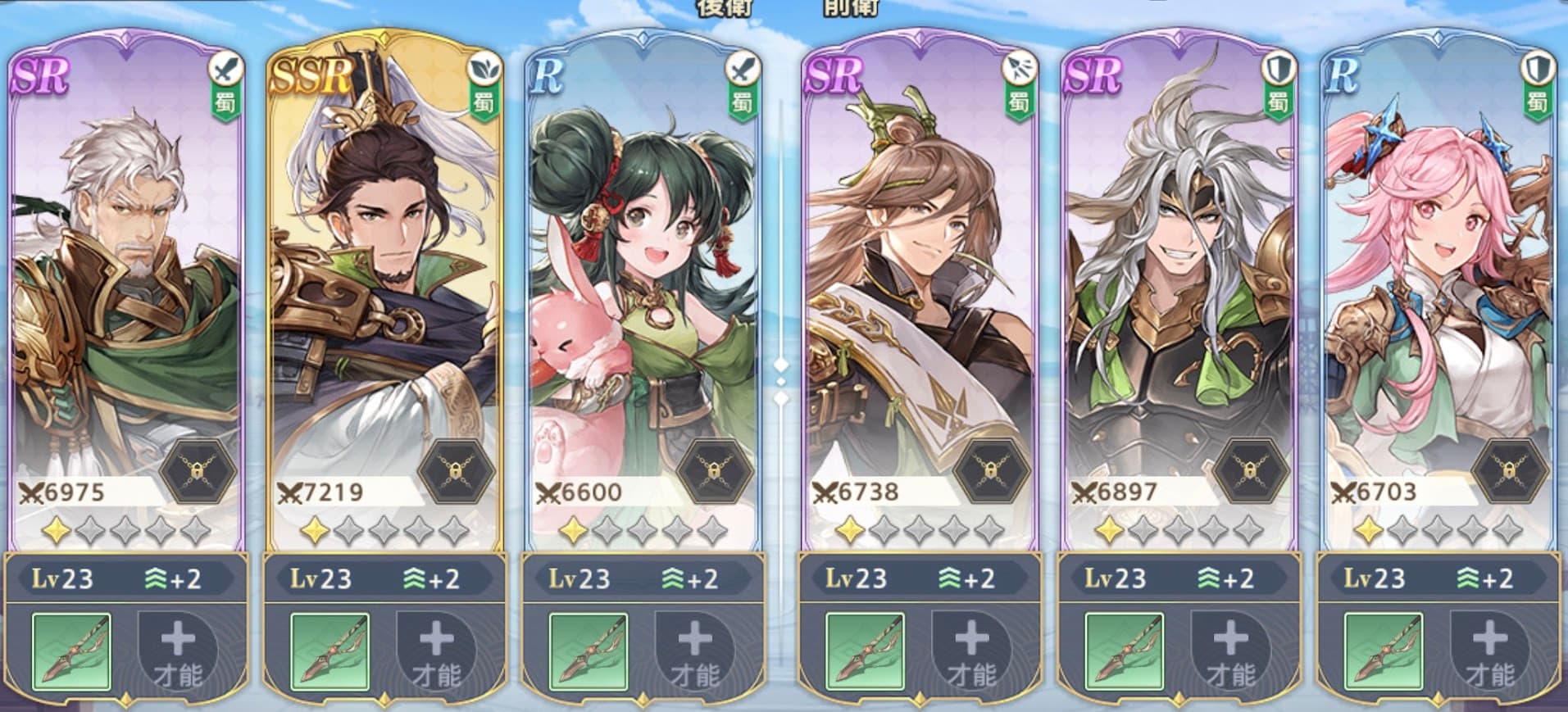The image size is (1568, 712).
Task: Add a 才能 talent to the rabbit girl
Action: [694, 651]
